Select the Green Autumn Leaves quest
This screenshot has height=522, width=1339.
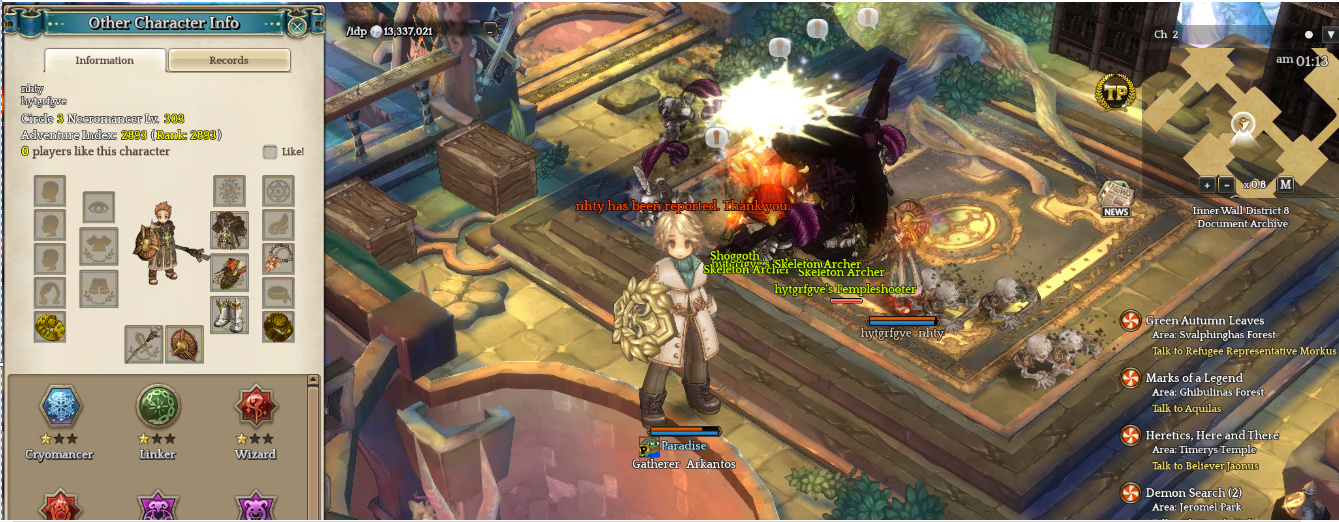(1204, 321)
